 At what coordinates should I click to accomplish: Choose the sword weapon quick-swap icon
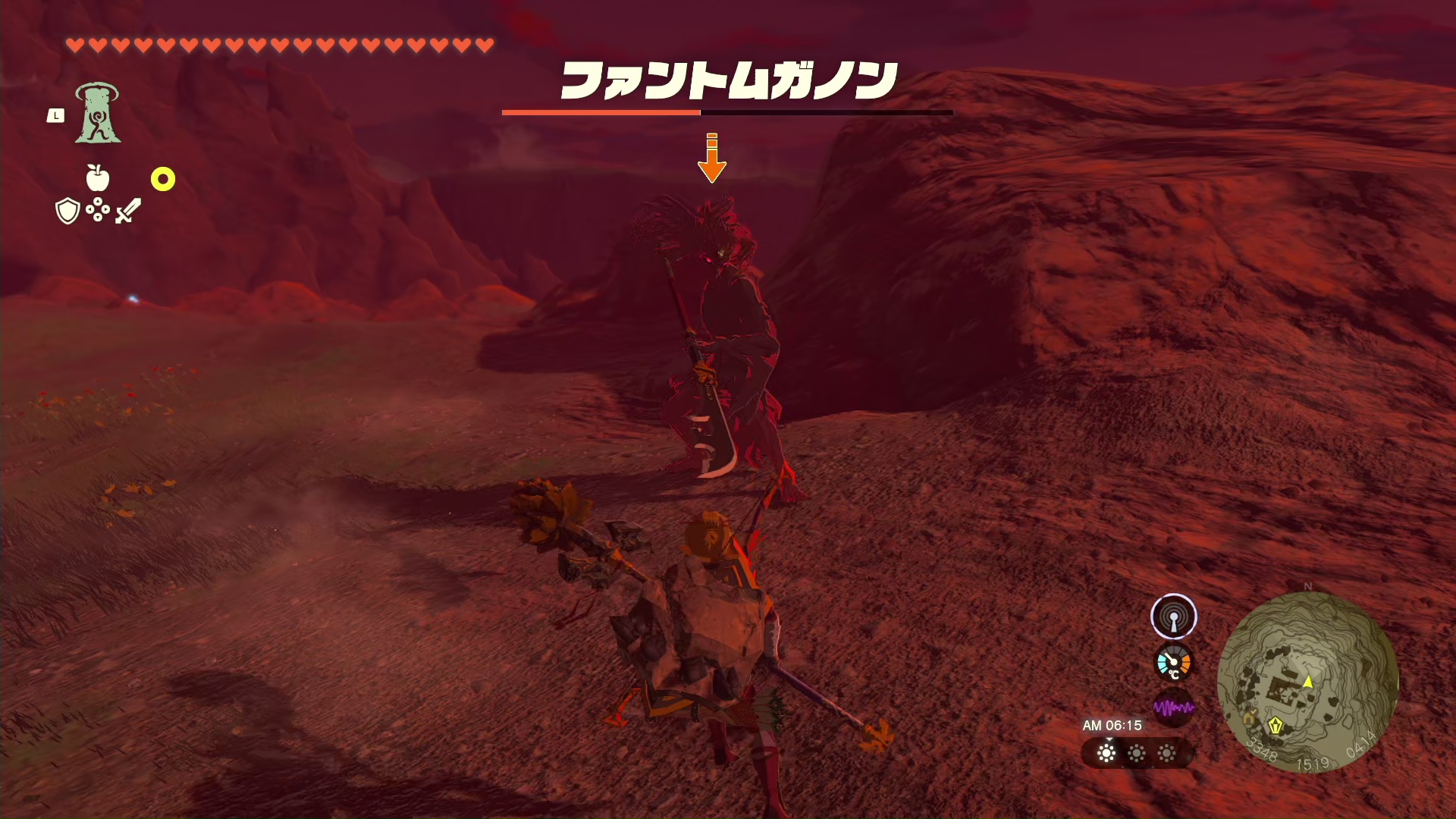pyautogui.click(x=128, y=211)
